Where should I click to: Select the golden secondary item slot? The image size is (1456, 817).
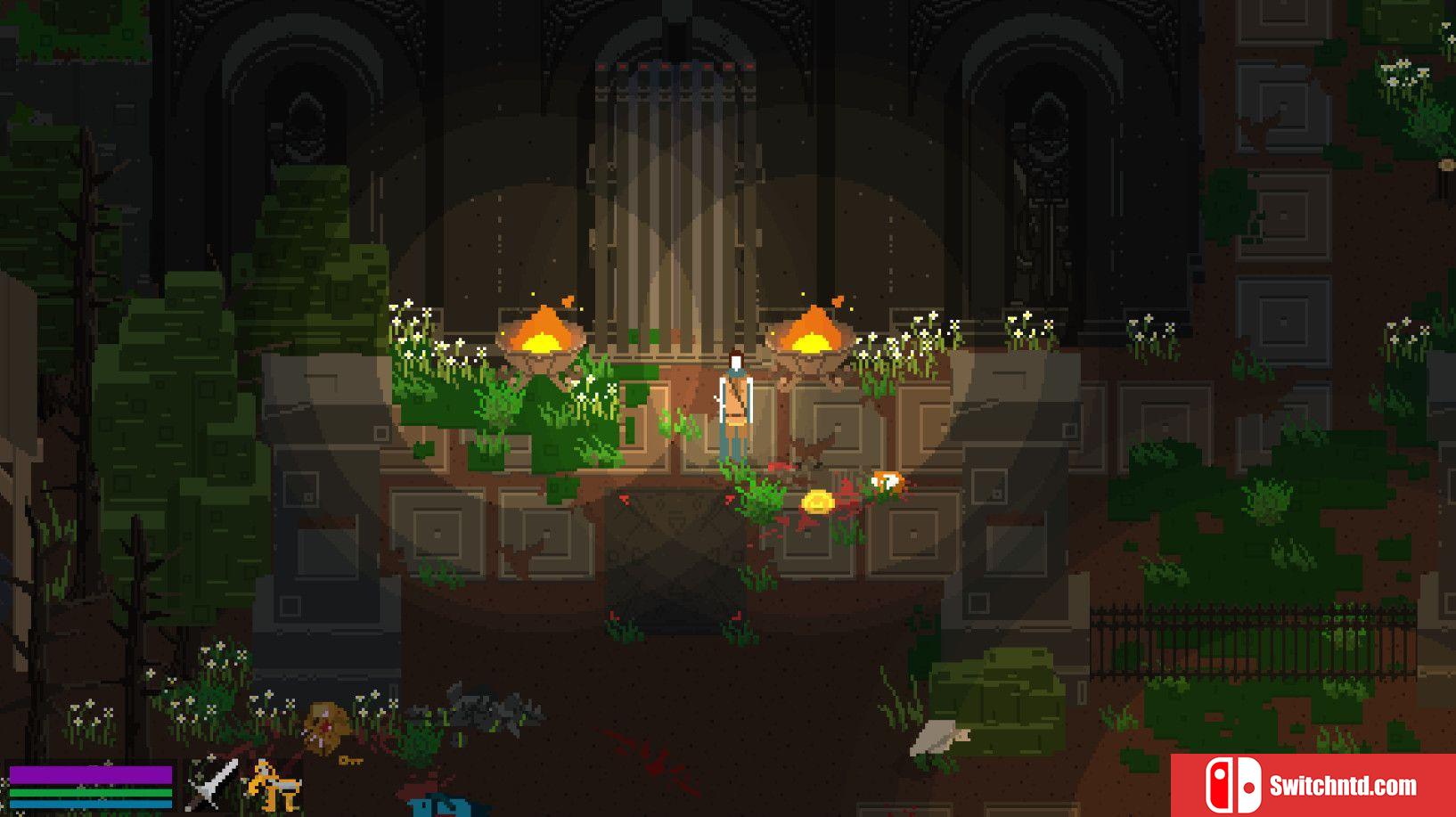tap(274, 785)
